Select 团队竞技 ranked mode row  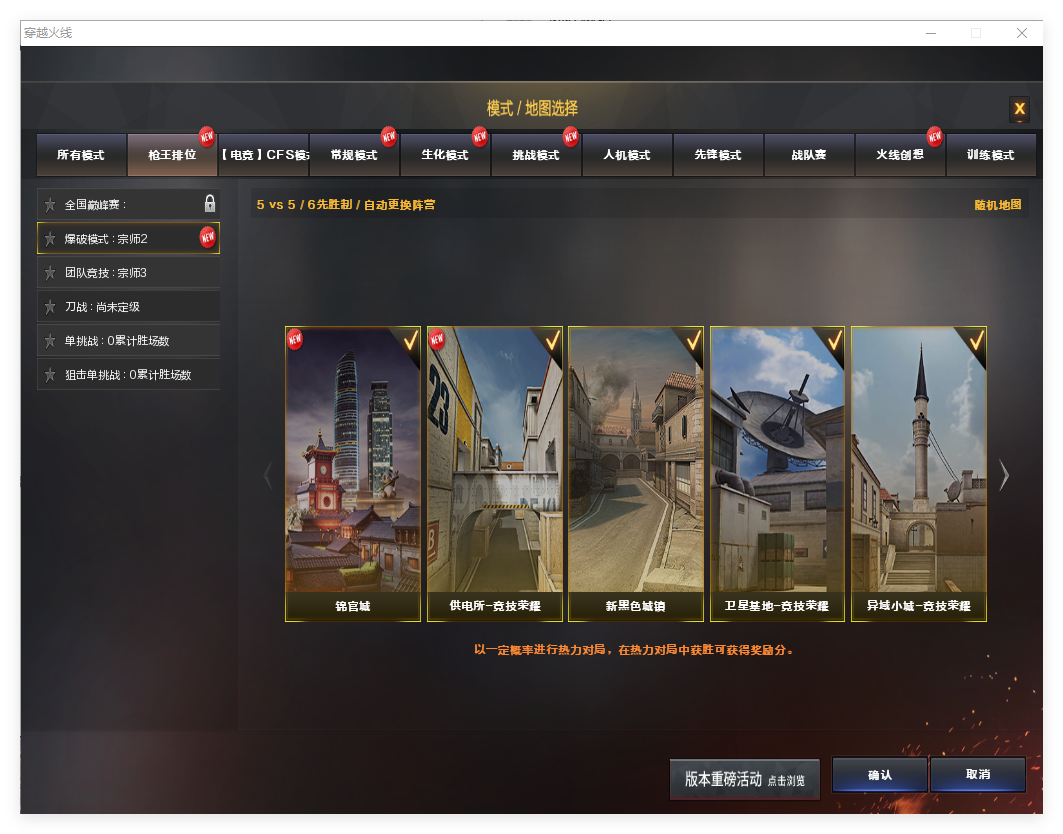[128, 273]
